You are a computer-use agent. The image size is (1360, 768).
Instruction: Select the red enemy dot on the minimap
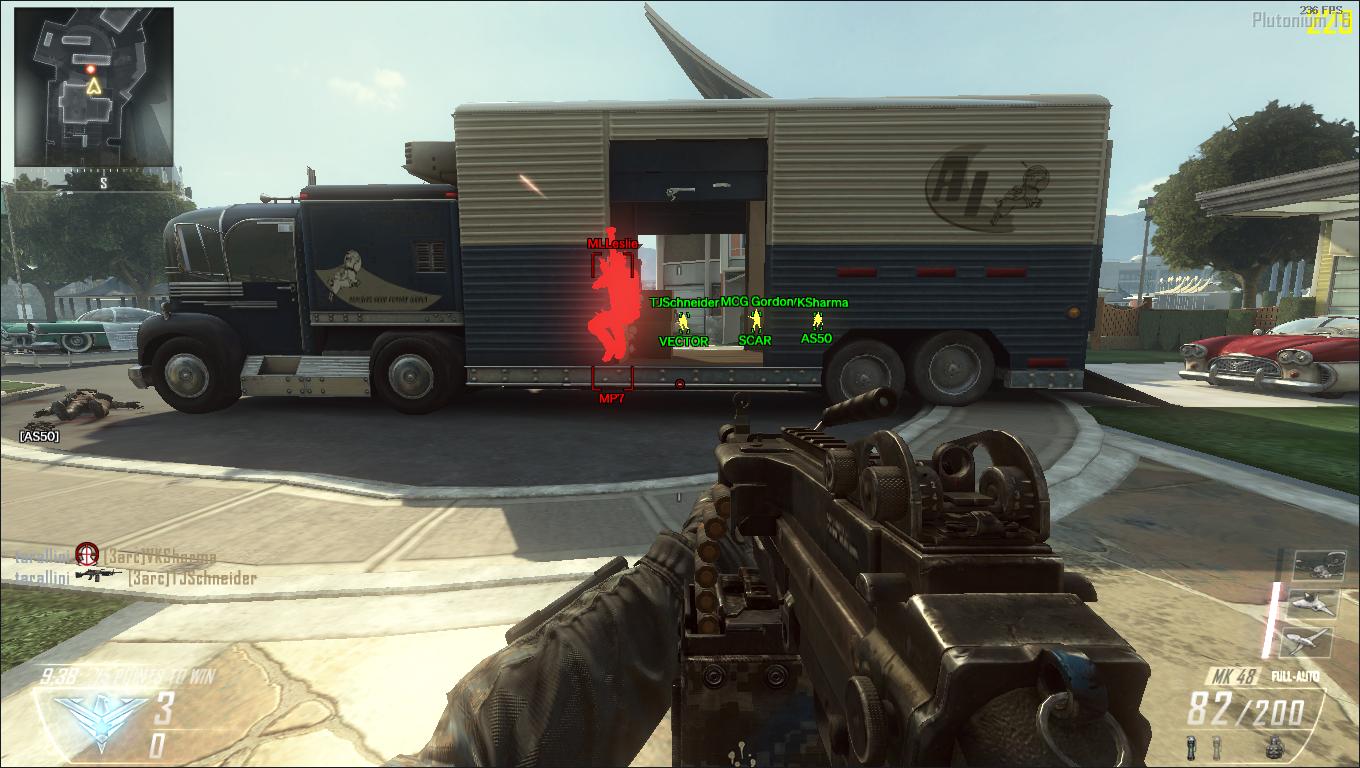(91, 68)
